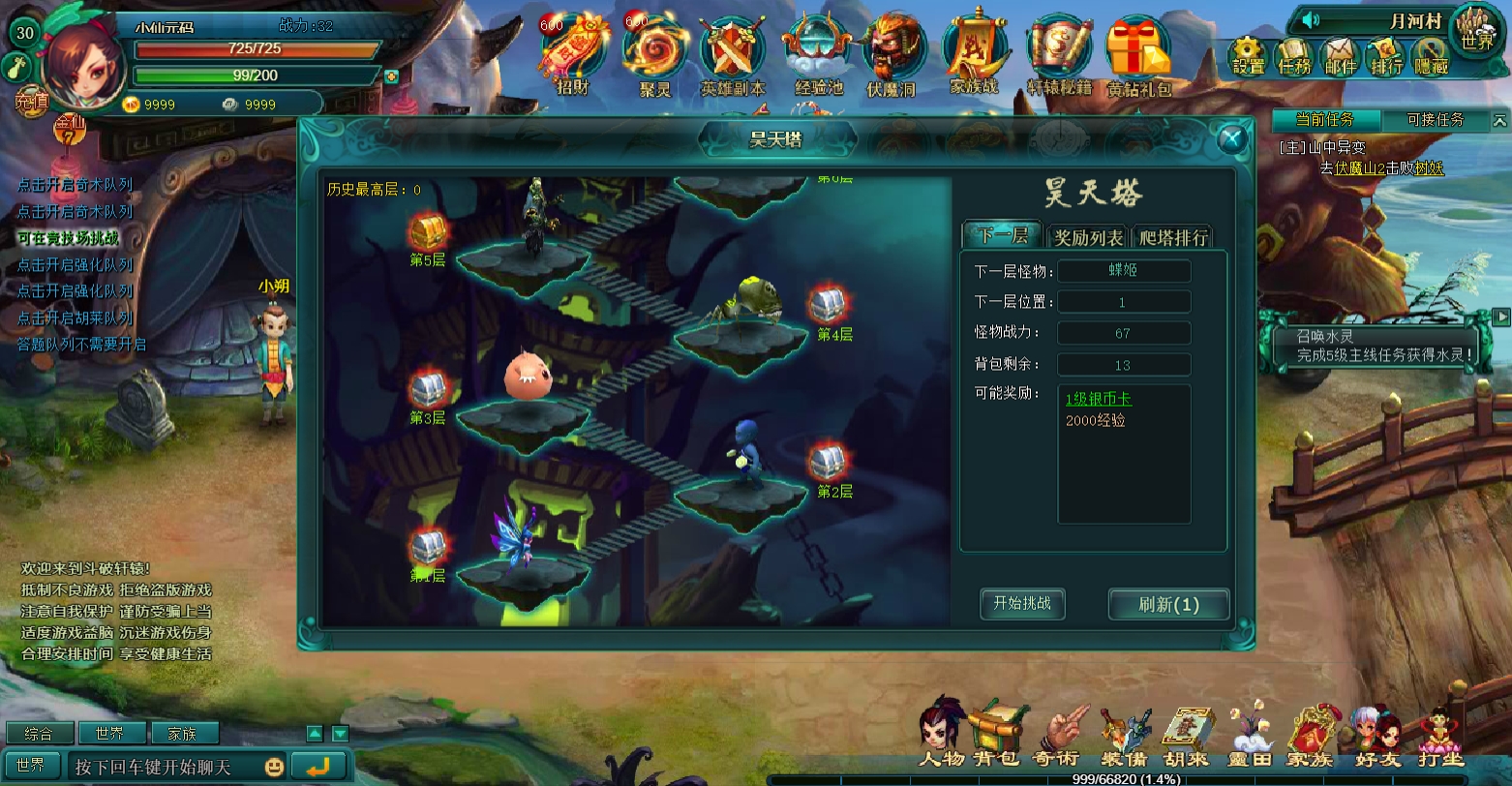Collapse the quest tracker panel arrow
This screenshot has width=1512, height=786.
(x=1499, y=120)
